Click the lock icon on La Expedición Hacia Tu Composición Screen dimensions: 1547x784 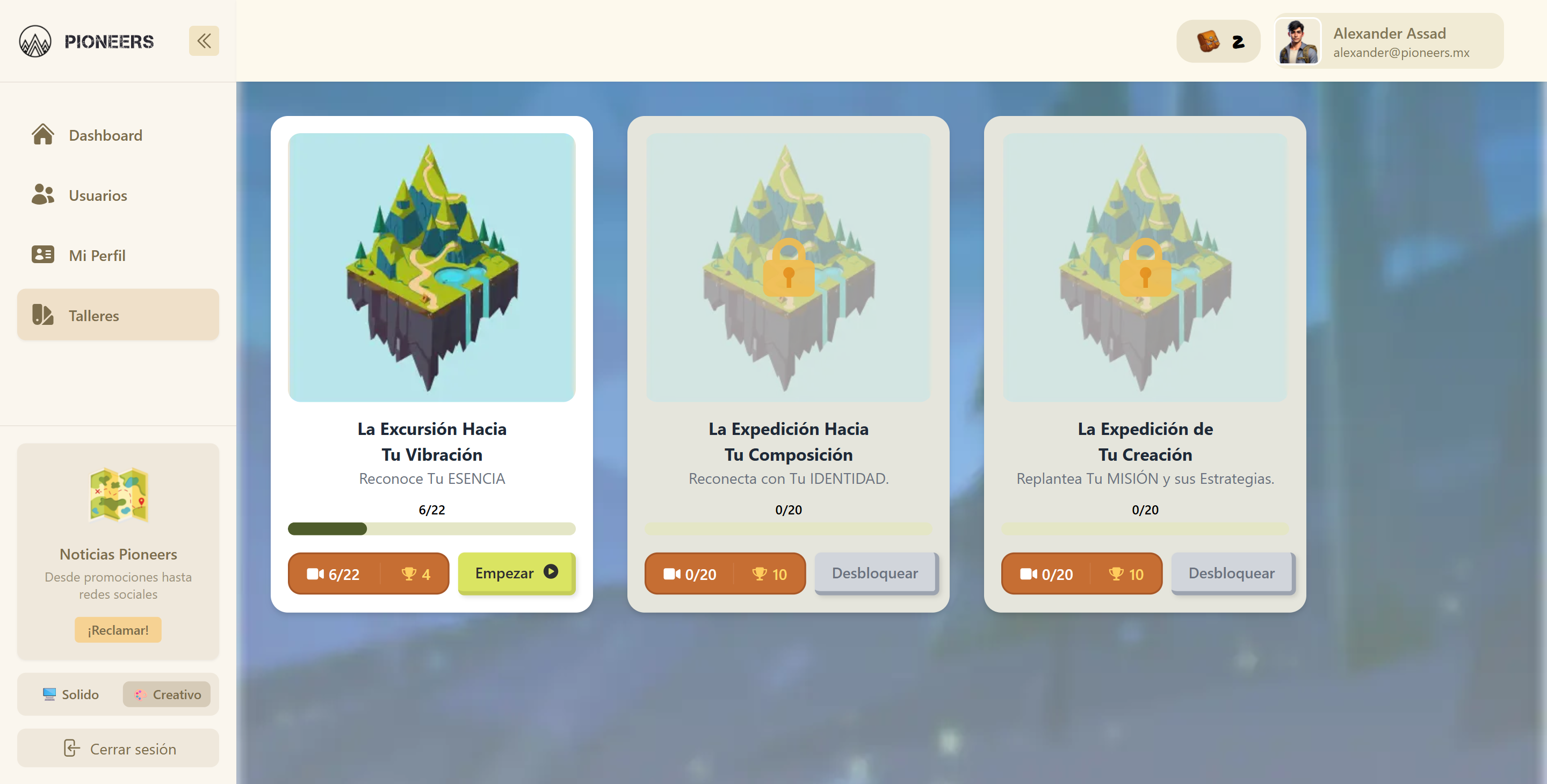pos(789,271)
